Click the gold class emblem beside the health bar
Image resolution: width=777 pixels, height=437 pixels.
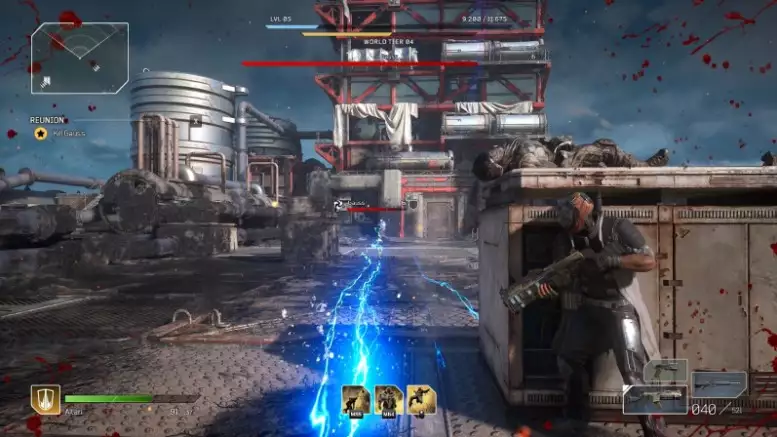click(x=44, y=399)
